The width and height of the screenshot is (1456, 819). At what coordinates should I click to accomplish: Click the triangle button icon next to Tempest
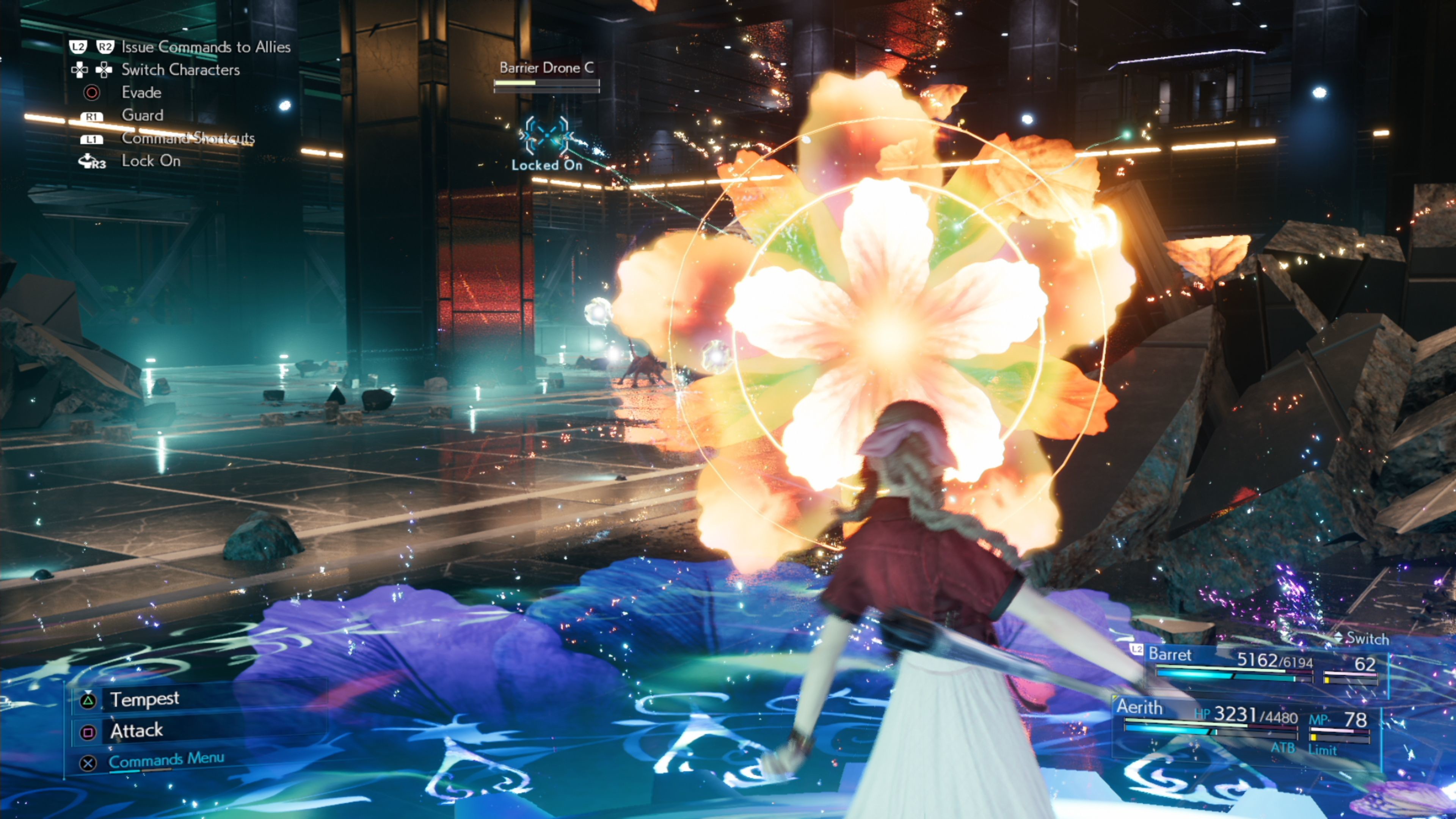88,701
